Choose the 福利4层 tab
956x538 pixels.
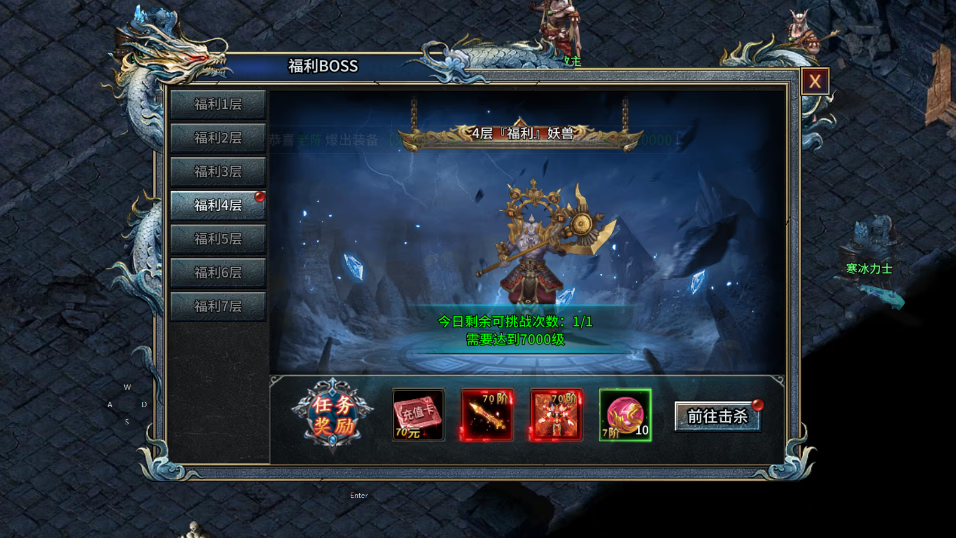coord(218,205)
